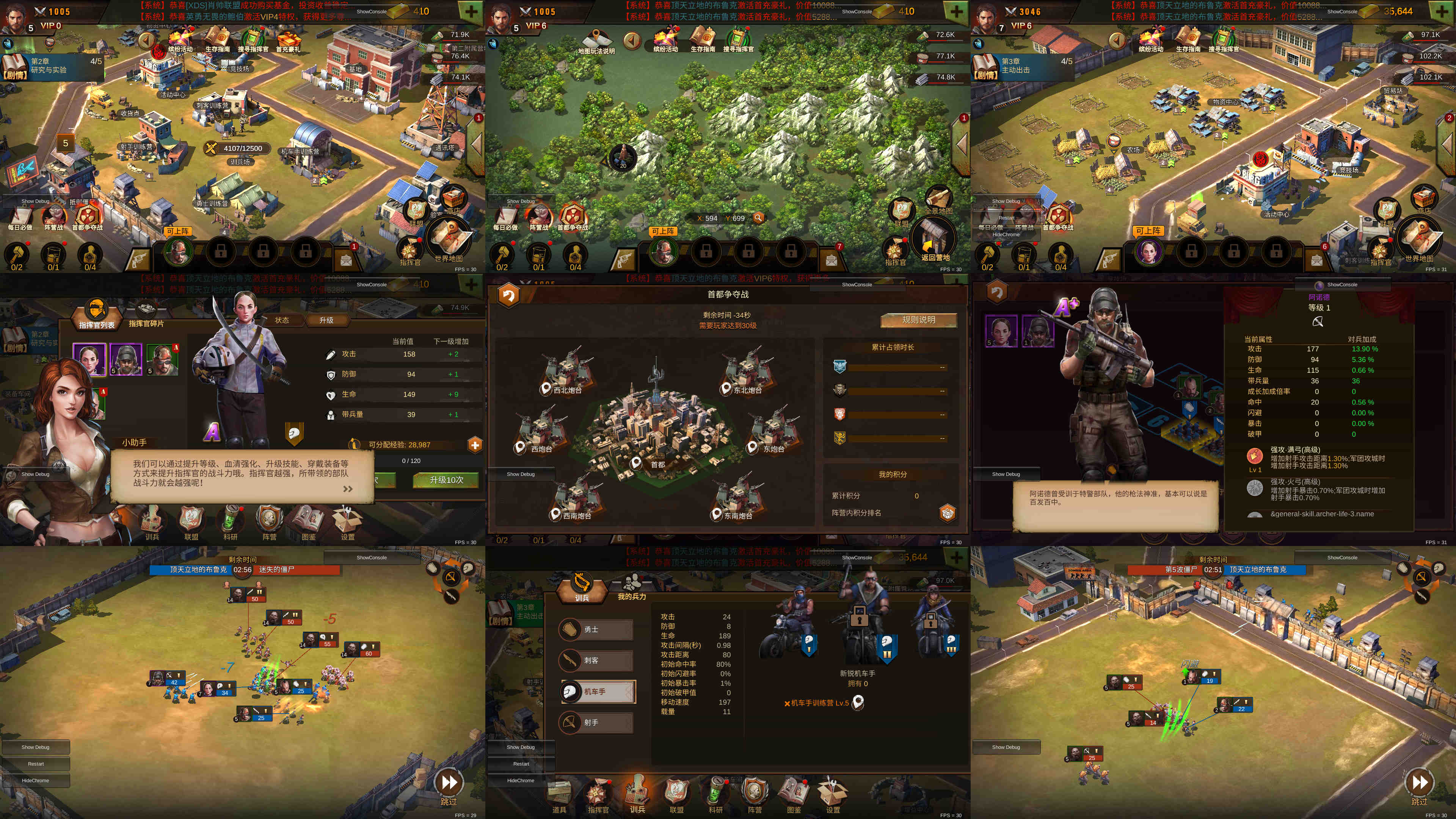
Task: Open the 道具 items menu
Action: pyautogui.click(x=559, y=795)
